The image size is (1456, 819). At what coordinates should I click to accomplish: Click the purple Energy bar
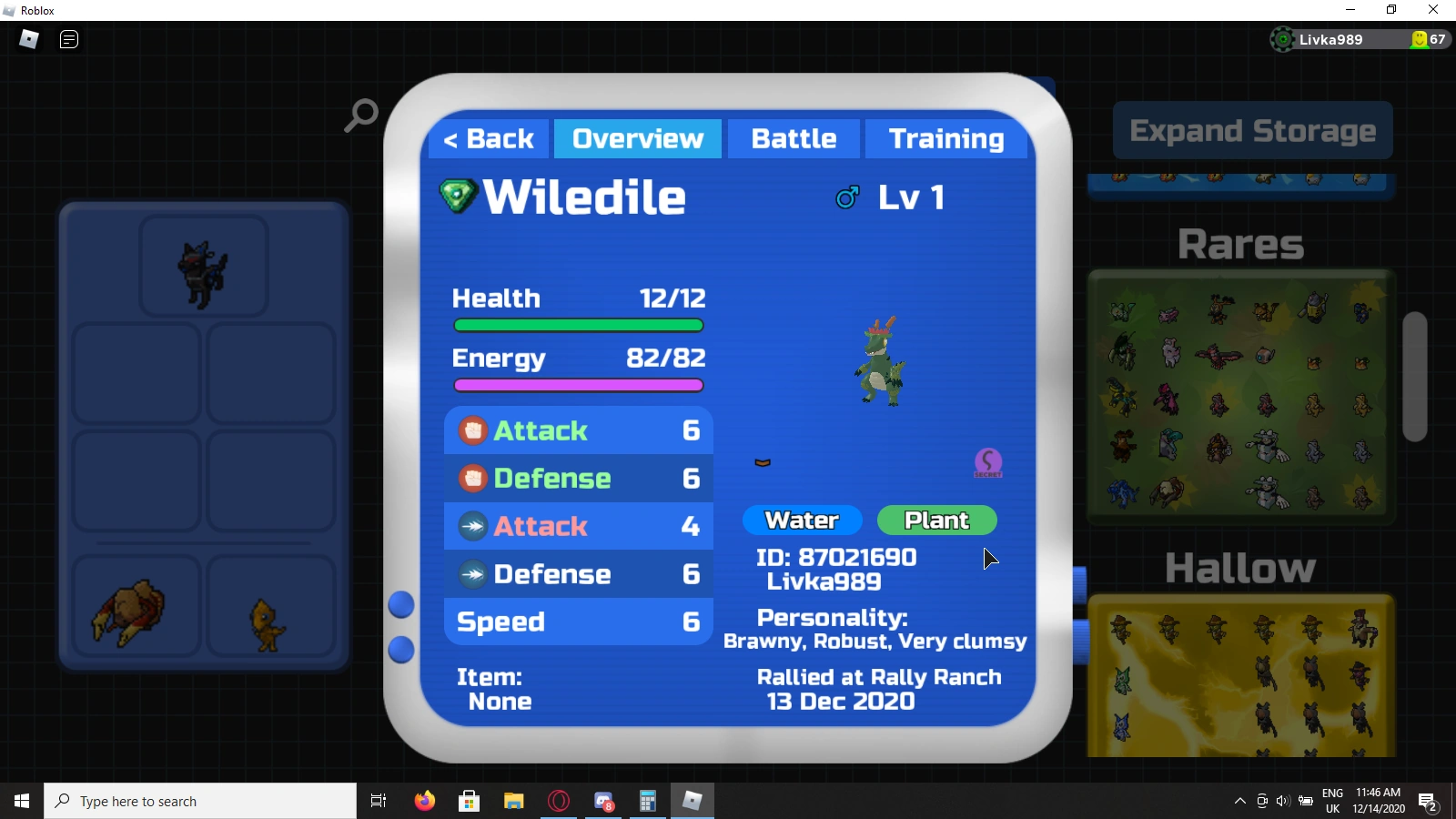(x=578, y=385)
